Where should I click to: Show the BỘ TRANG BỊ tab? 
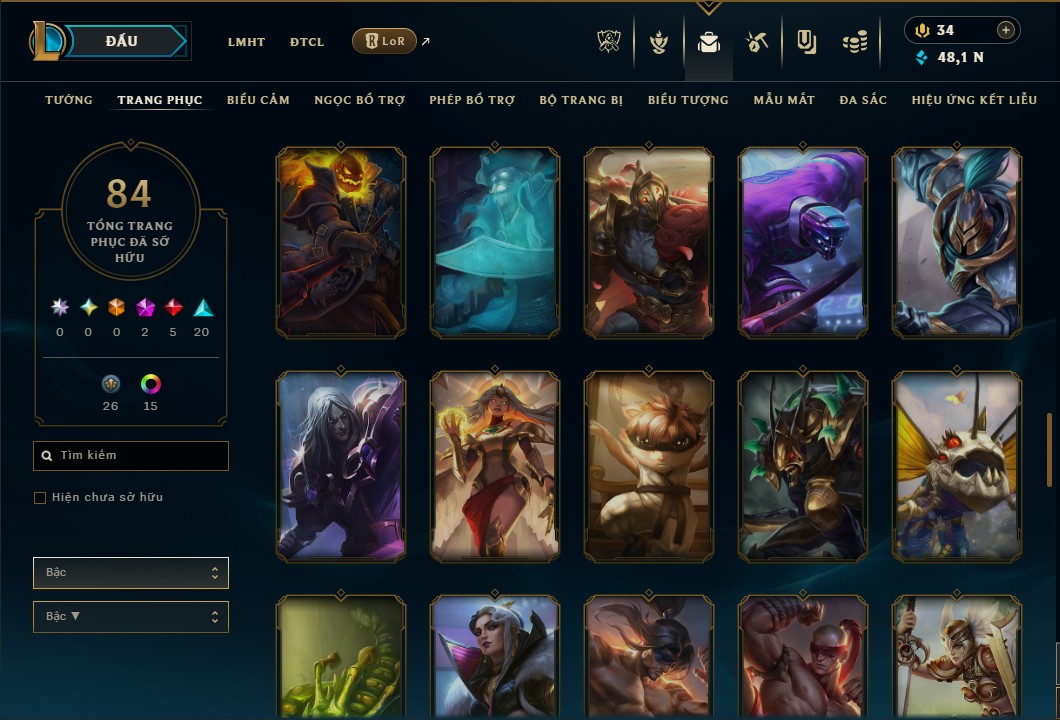(581, 100)
